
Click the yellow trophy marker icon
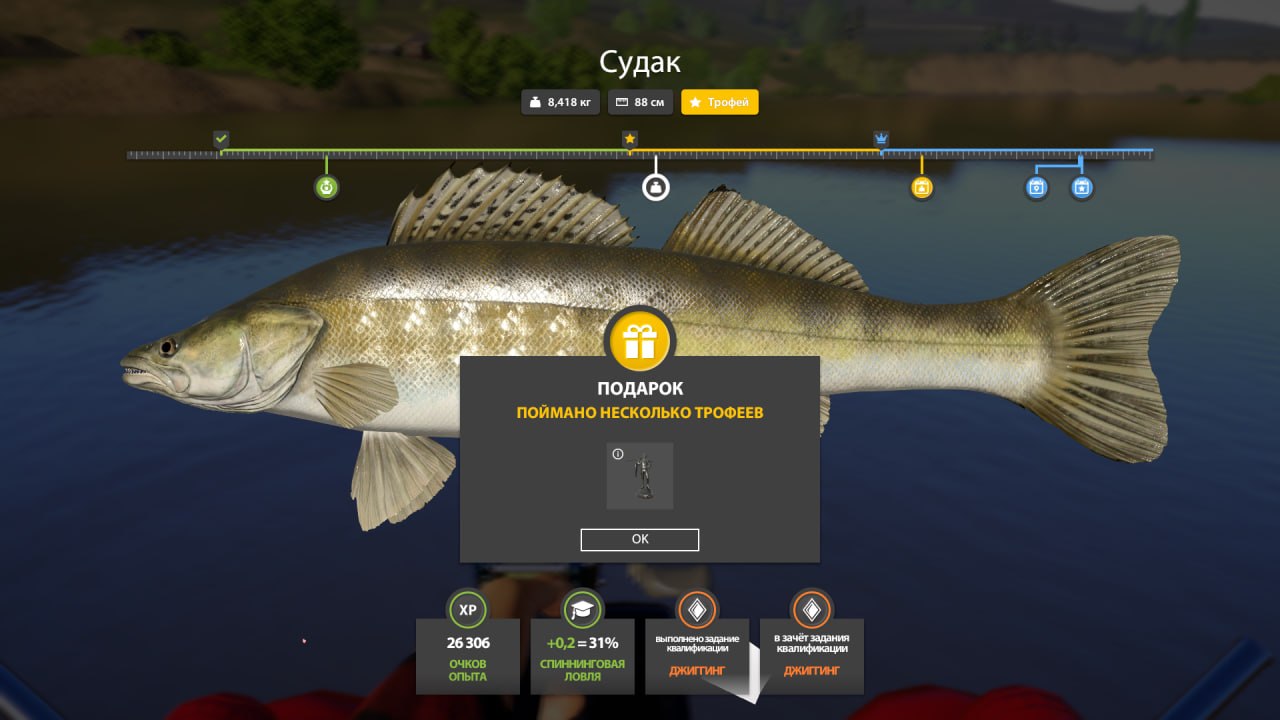(922, 187)
